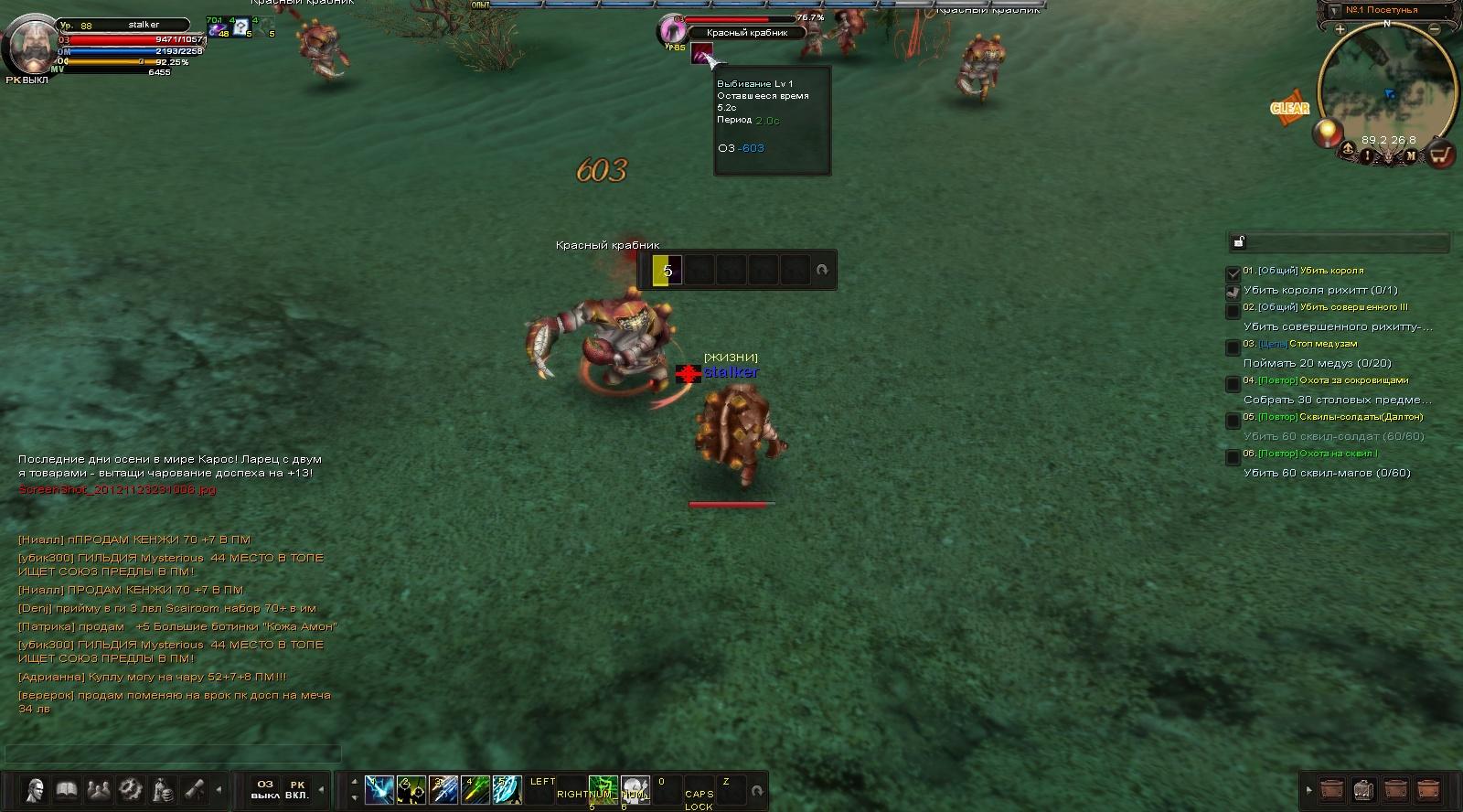Toggle the quest tracker lock icon
The width and height of the screenshot is (1463, 812).
[x=1239, y=242]
